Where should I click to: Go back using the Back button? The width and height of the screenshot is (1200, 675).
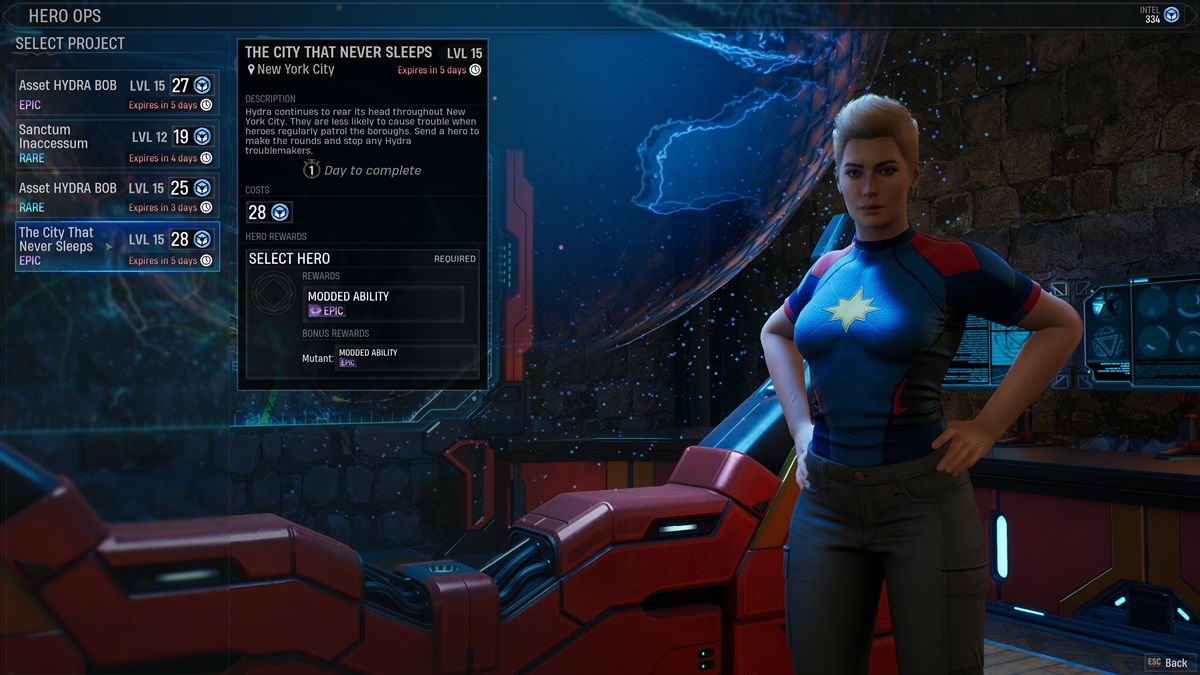[1168, 662]
